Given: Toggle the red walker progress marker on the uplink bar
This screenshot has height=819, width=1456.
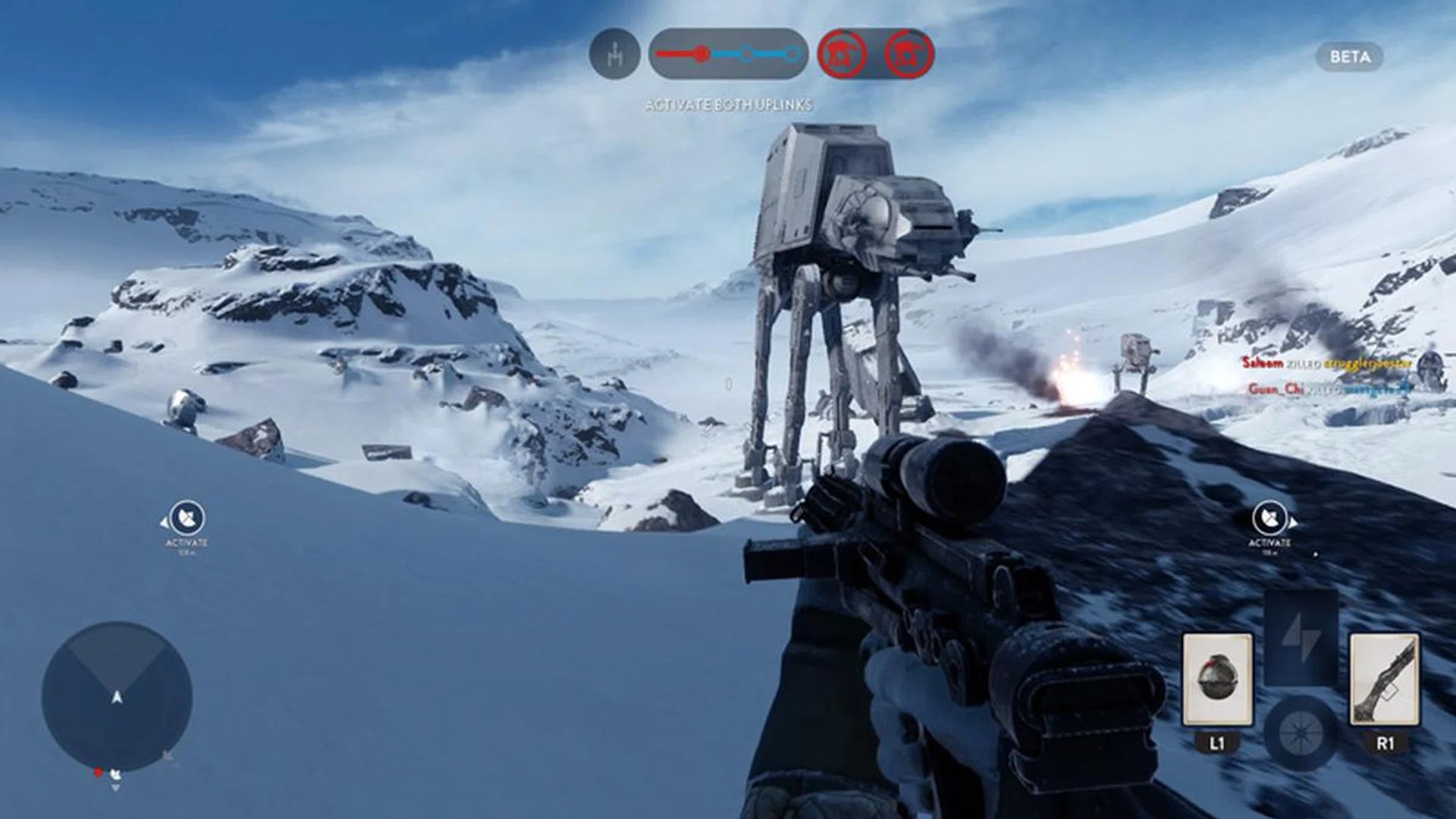Looking at the screenshot, I should point(701,53).
